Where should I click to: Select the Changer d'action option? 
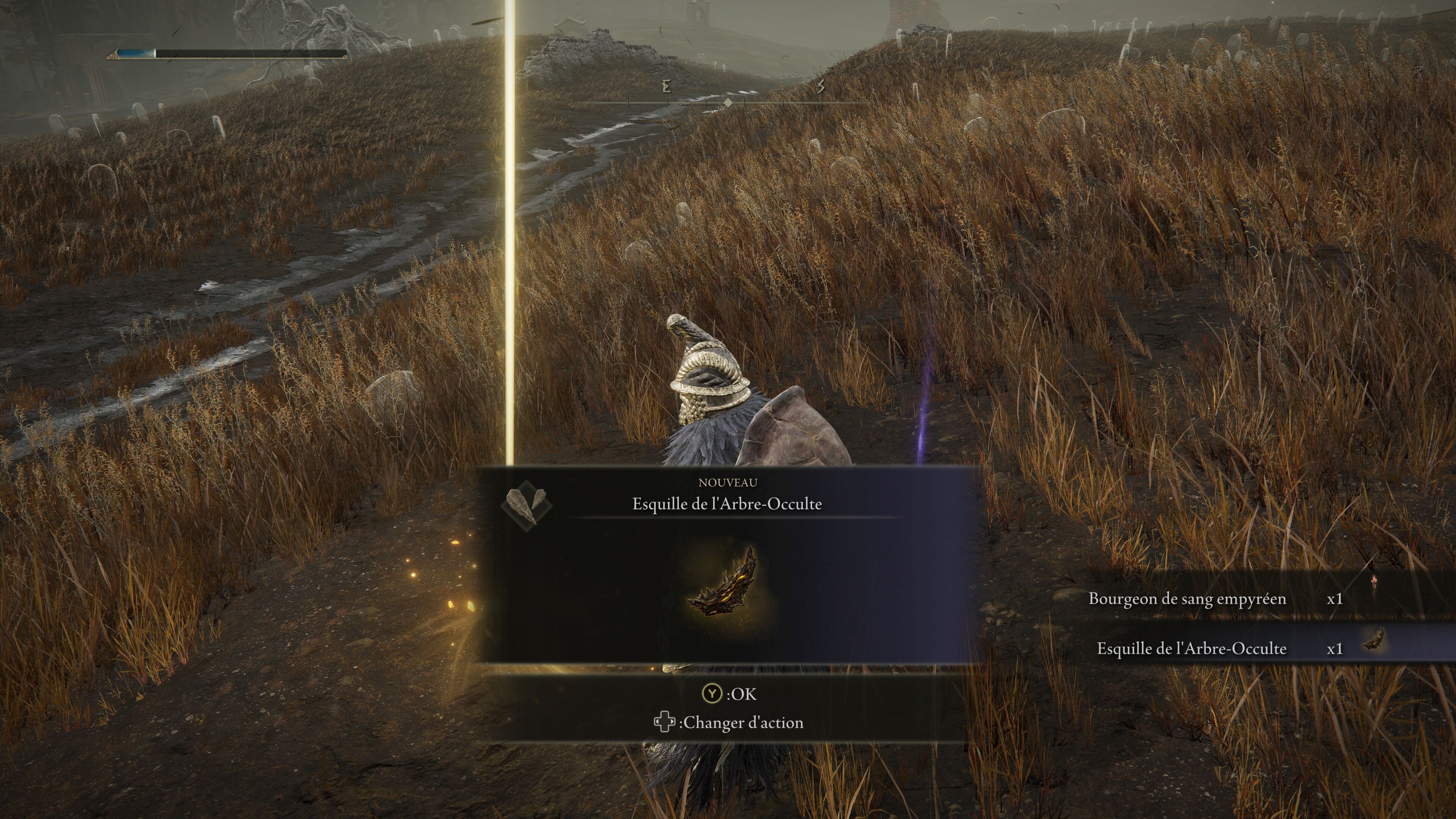(x=728, y=722)
